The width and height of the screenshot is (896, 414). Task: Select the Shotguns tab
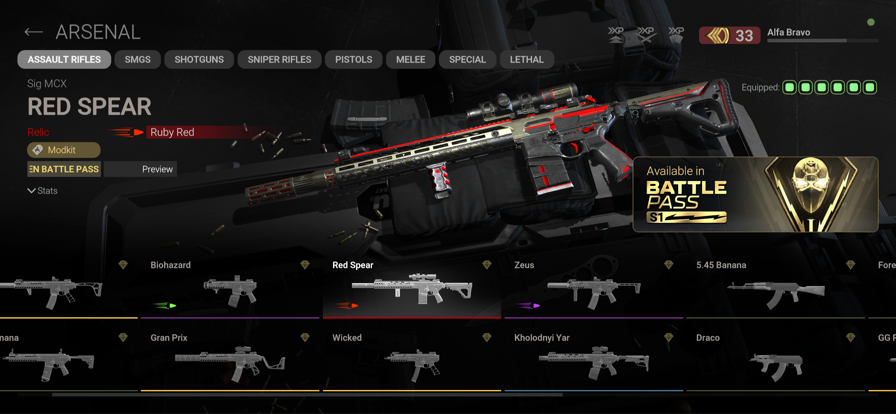[x=199, y=60]
